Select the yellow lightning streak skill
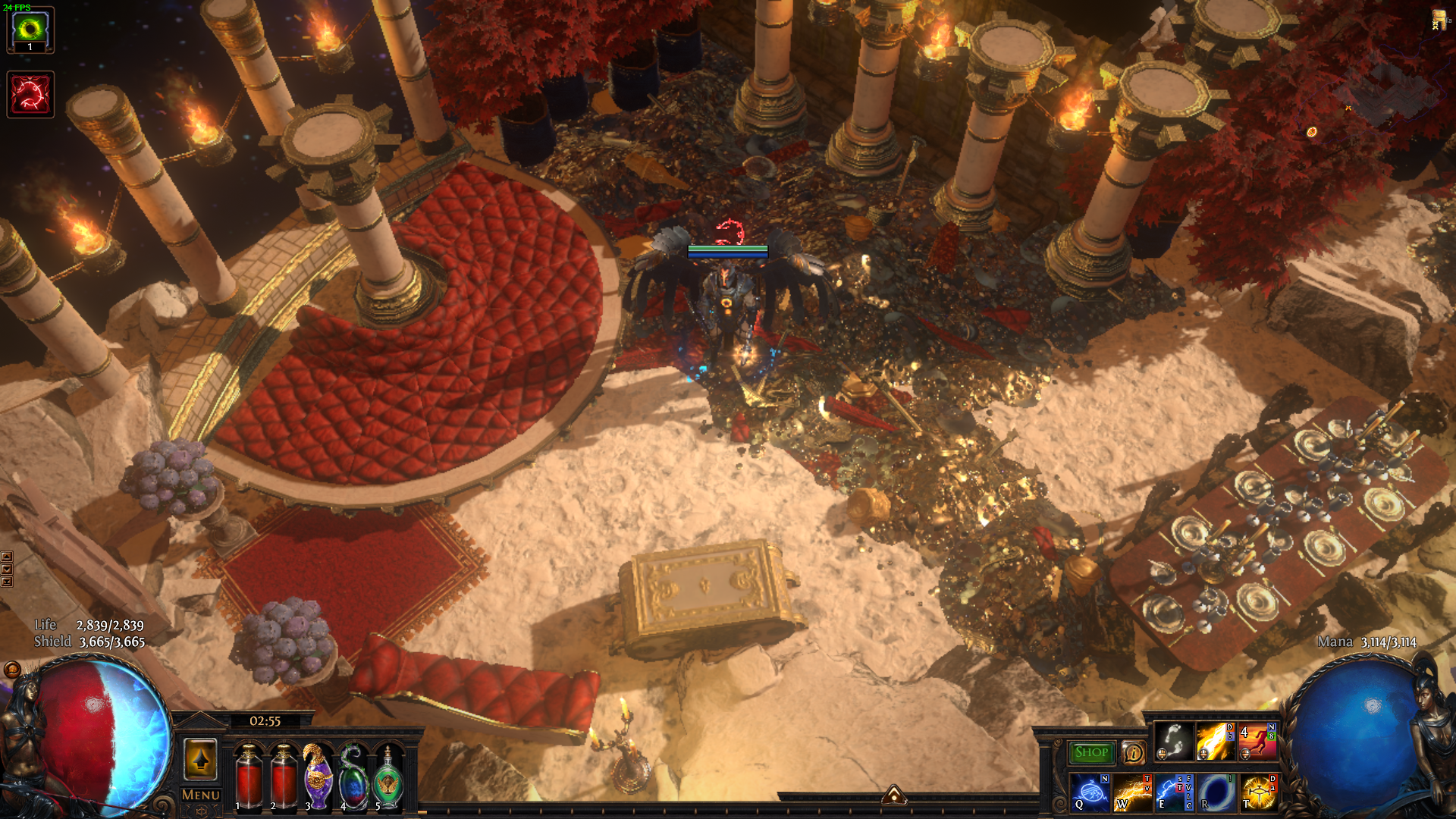Image resolution: width=1456 pixels, height=819 pixels. [1215, 741]
